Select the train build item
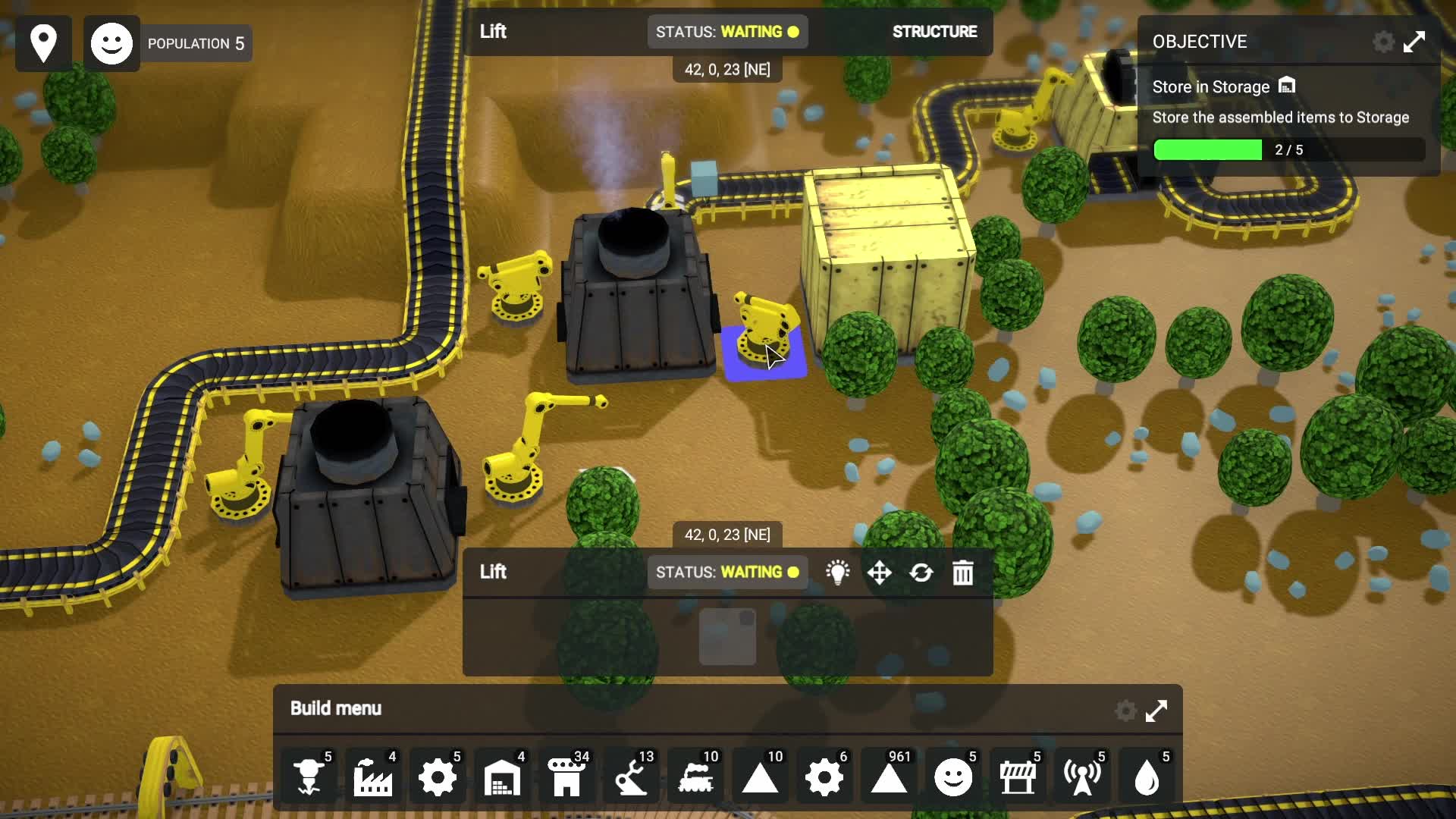The image size is (1456, 819). (695, 776)
